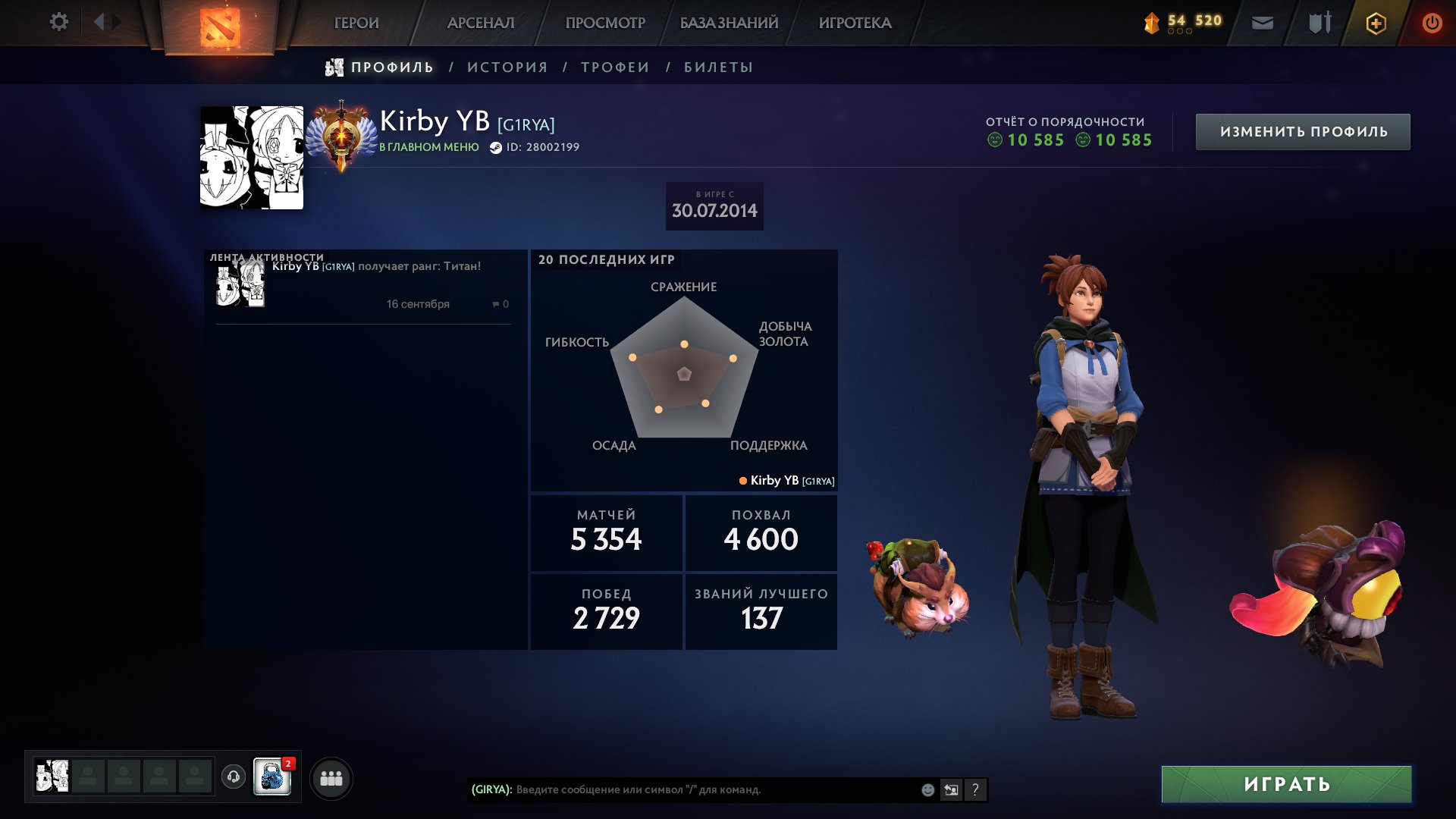The height and width of the screenshot is (819, 1456).
Task: Switch to the ТРОФЕИ tab
Action: (615, 67)
